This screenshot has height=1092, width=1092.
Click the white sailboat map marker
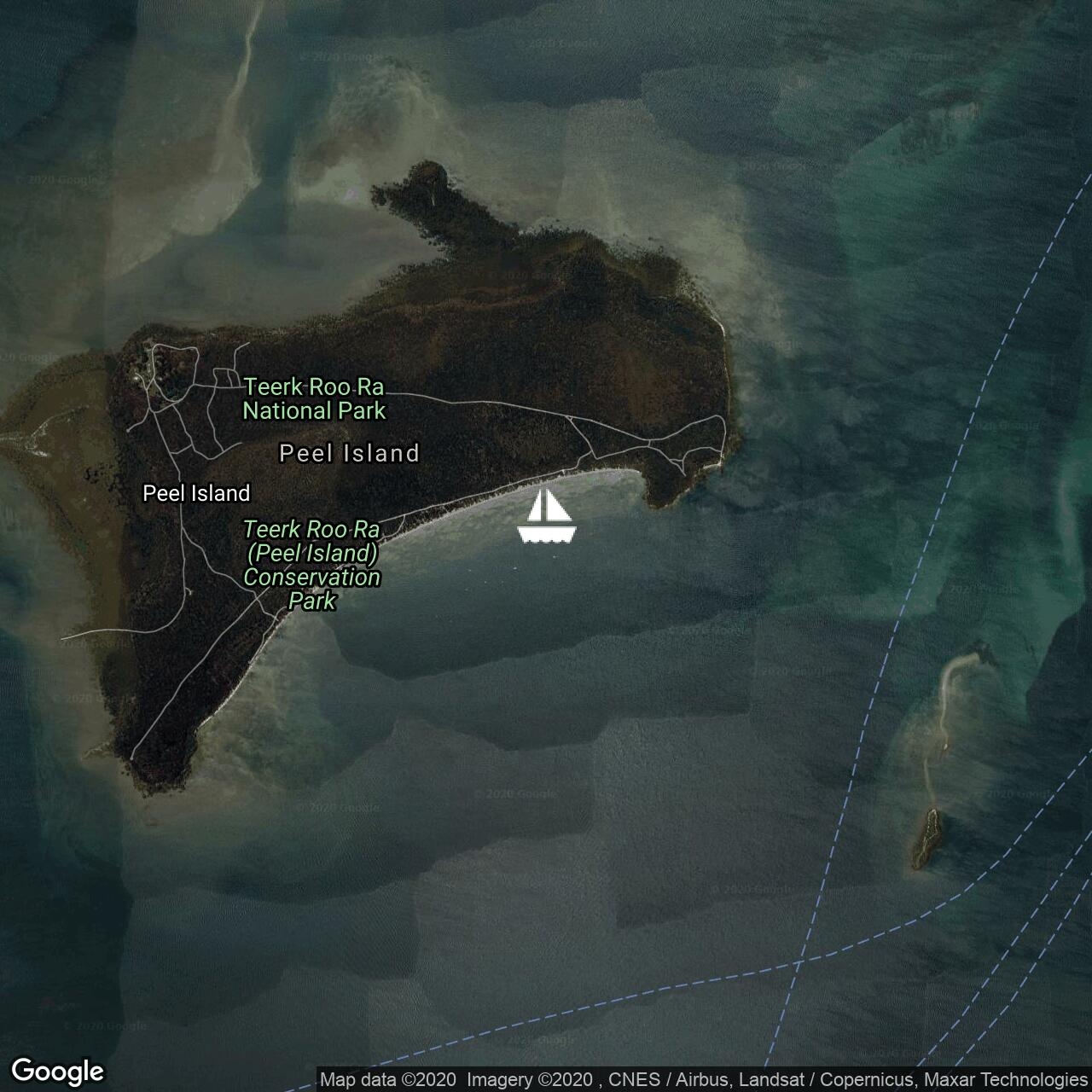pyautogui.click(x=546, y=516)
